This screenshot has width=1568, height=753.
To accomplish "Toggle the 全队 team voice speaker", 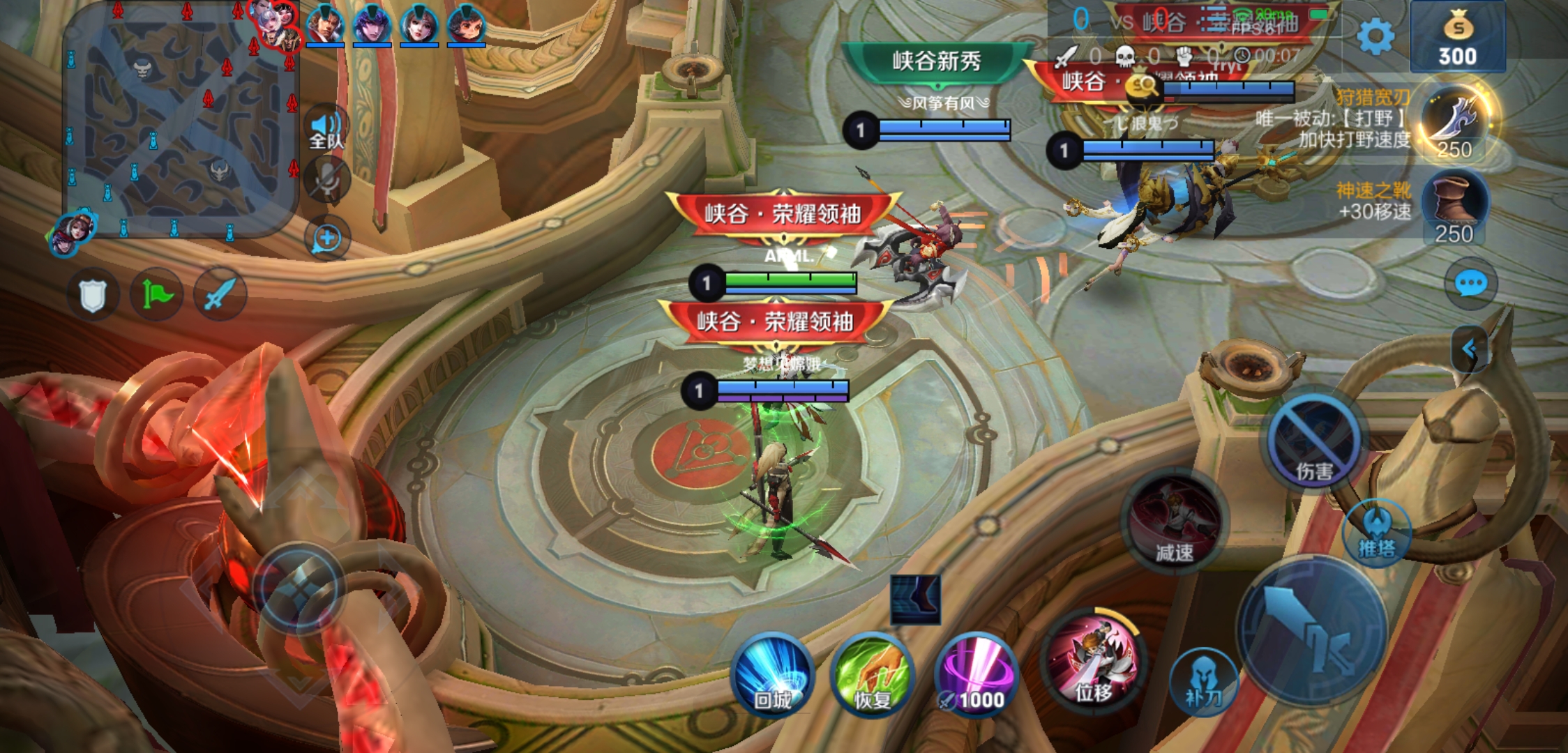I will (326, 130).
